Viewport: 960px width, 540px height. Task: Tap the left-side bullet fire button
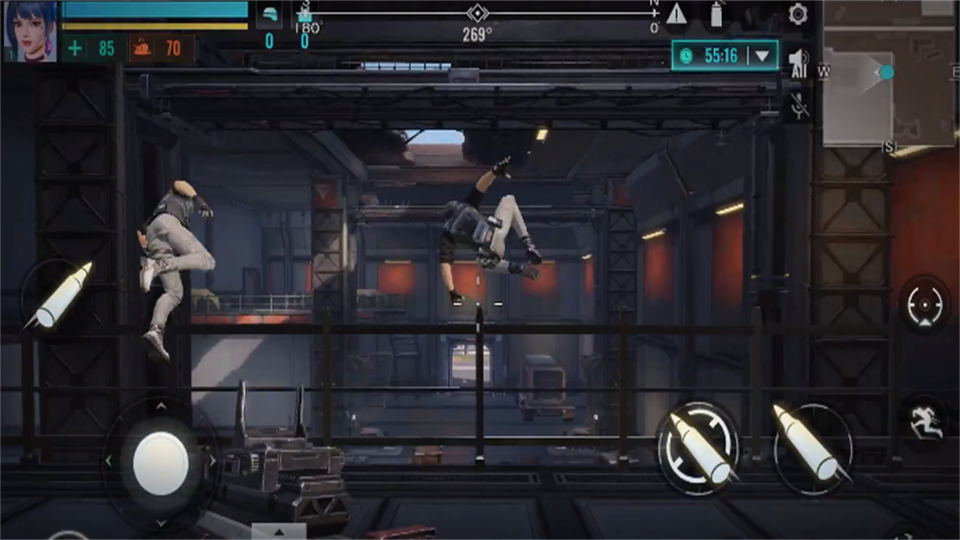(x=60, y=297)
